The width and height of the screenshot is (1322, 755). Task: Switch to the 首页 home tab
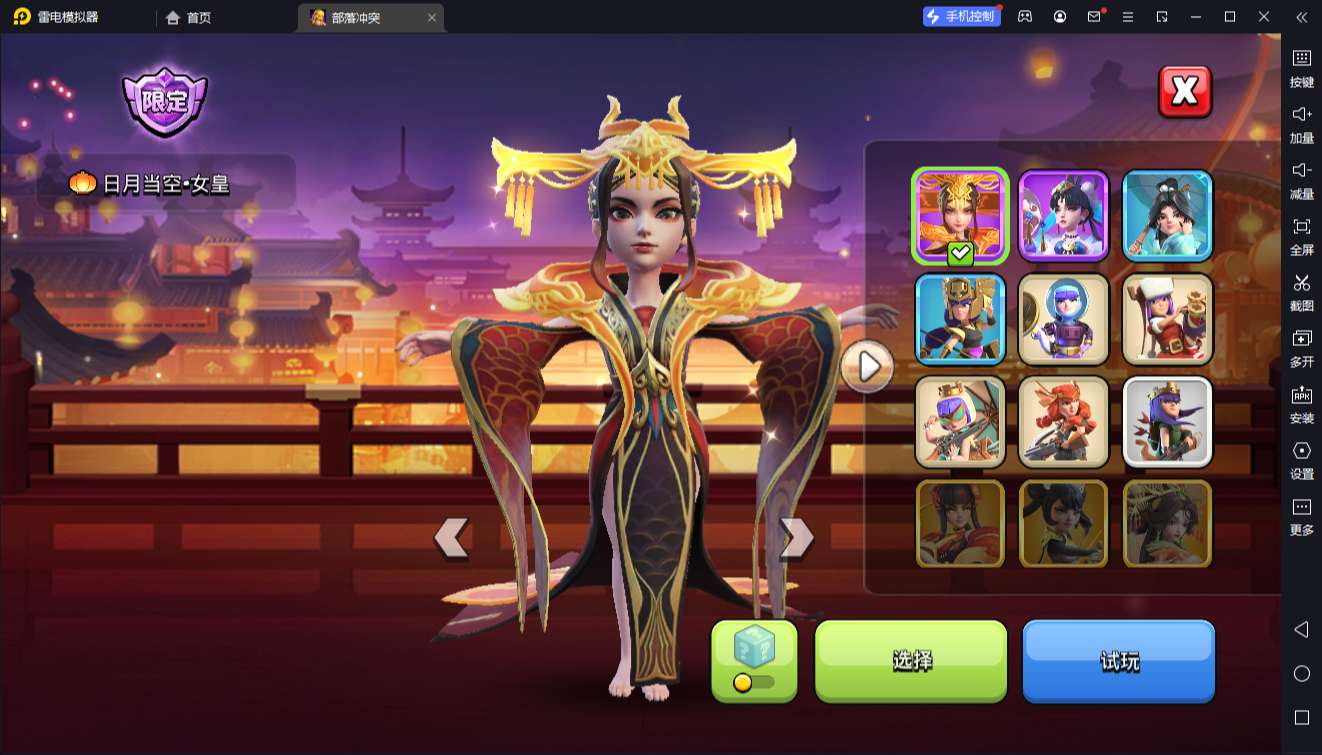pos(188,17)
